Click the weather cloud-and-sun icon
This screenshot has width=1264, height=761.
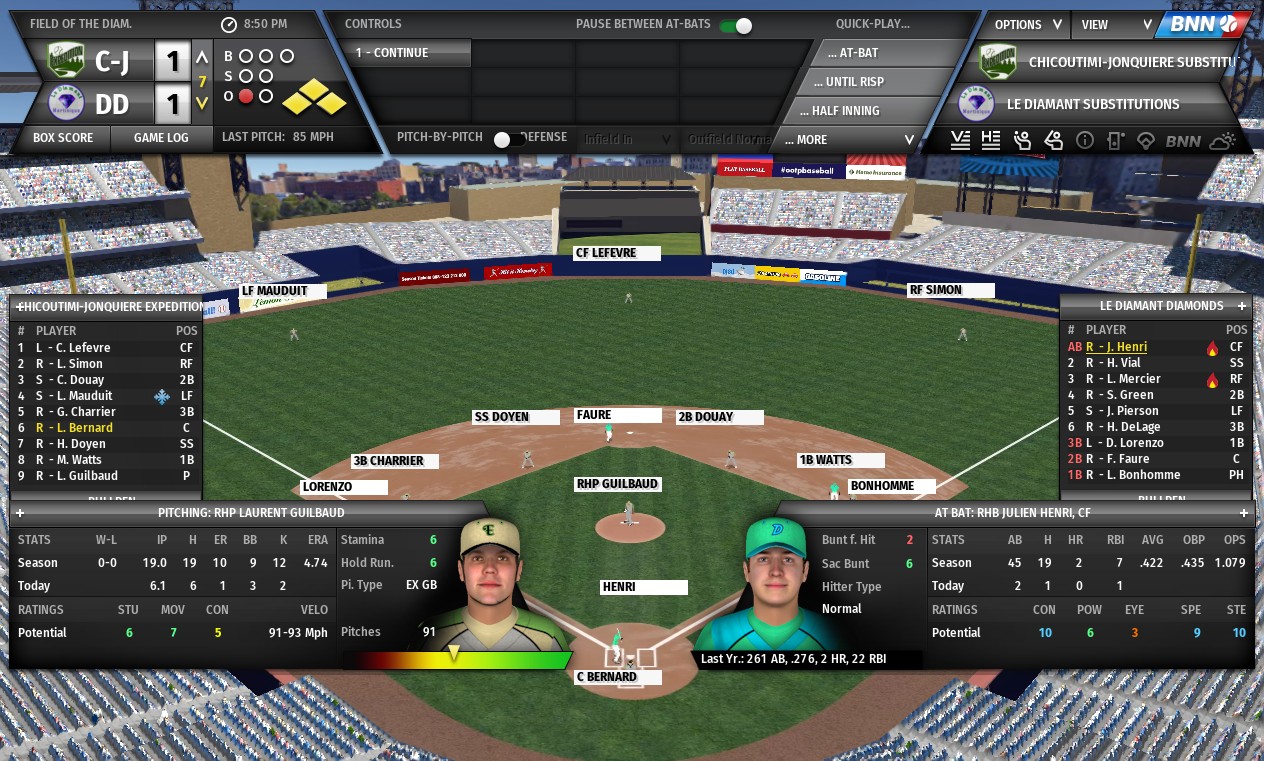pyautogui.click(x=1224, y=141)
